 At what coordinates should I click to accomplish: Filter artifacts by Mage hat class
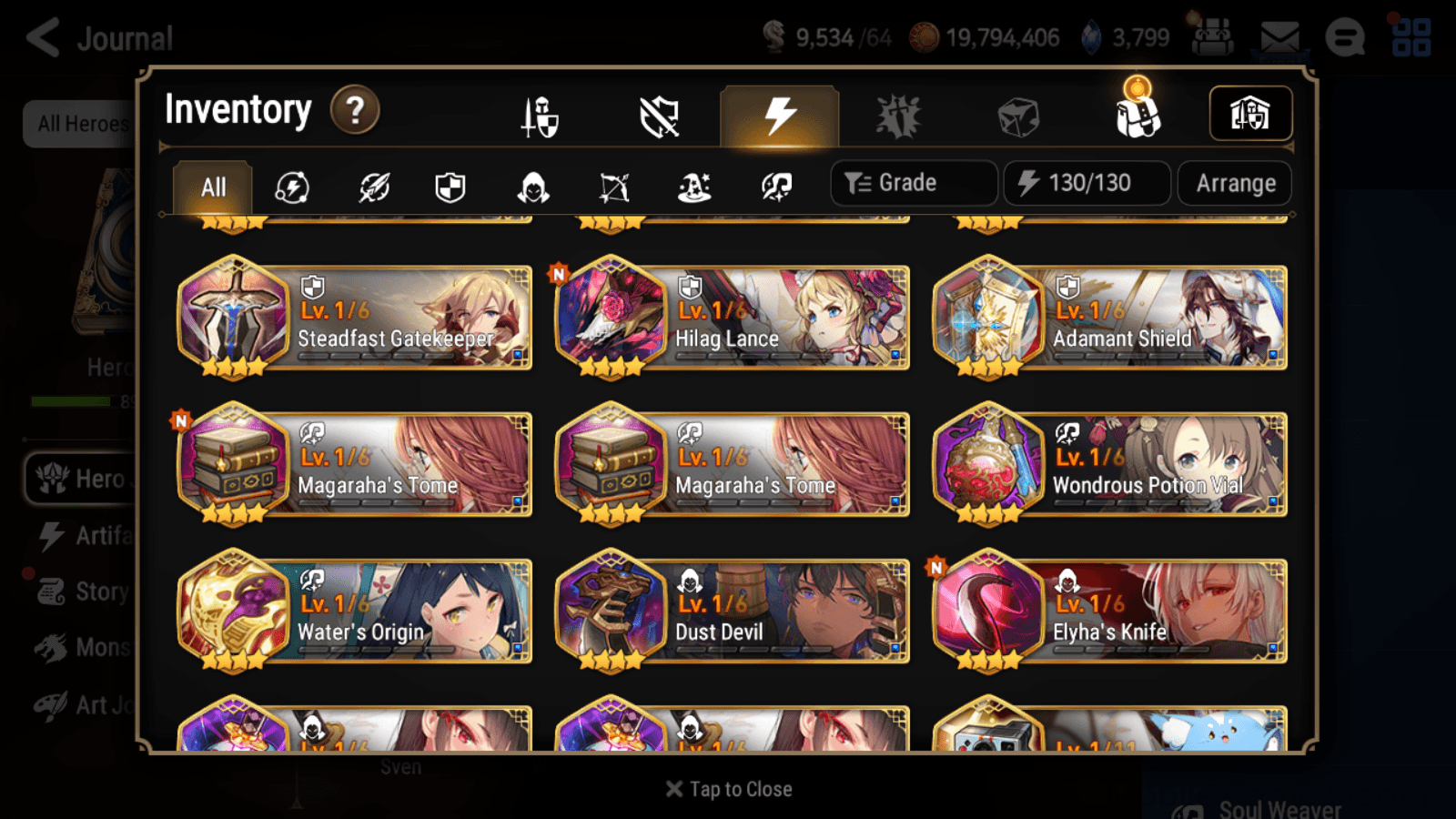pos(693,187)
